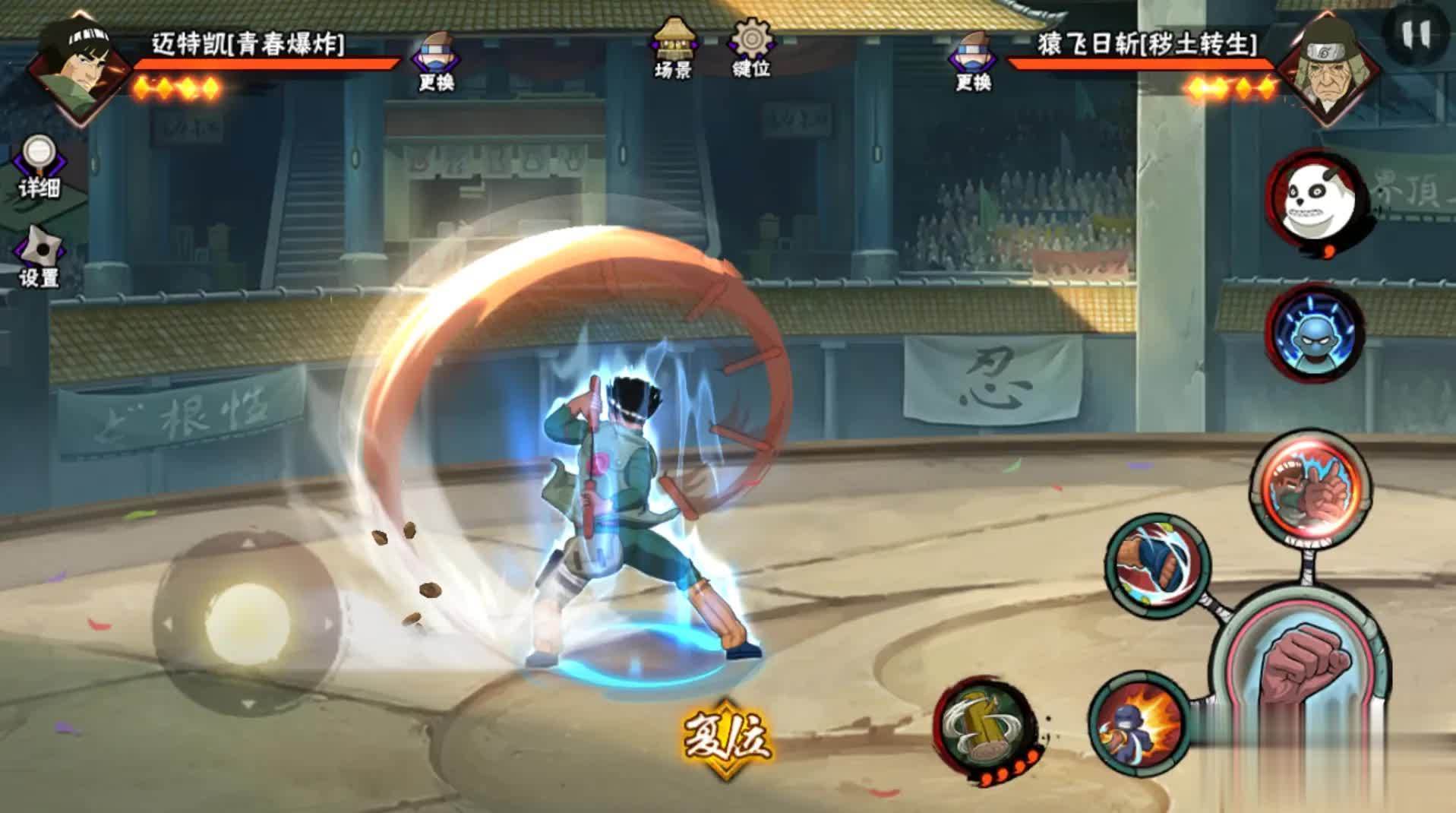Pause the battle with the pause button
This screenshot has height=813, width=1456.
click(1413, 34)
